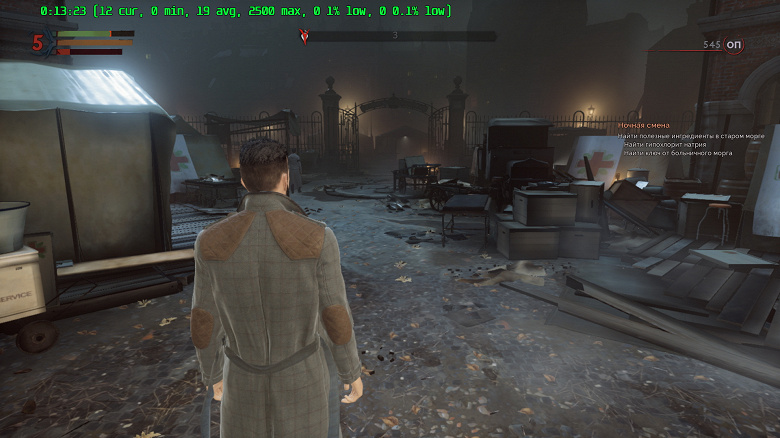This screenshot has width=780, height=438.
Task: Click the compass bar's red objective marker
Action: click(x=305, y=36)
